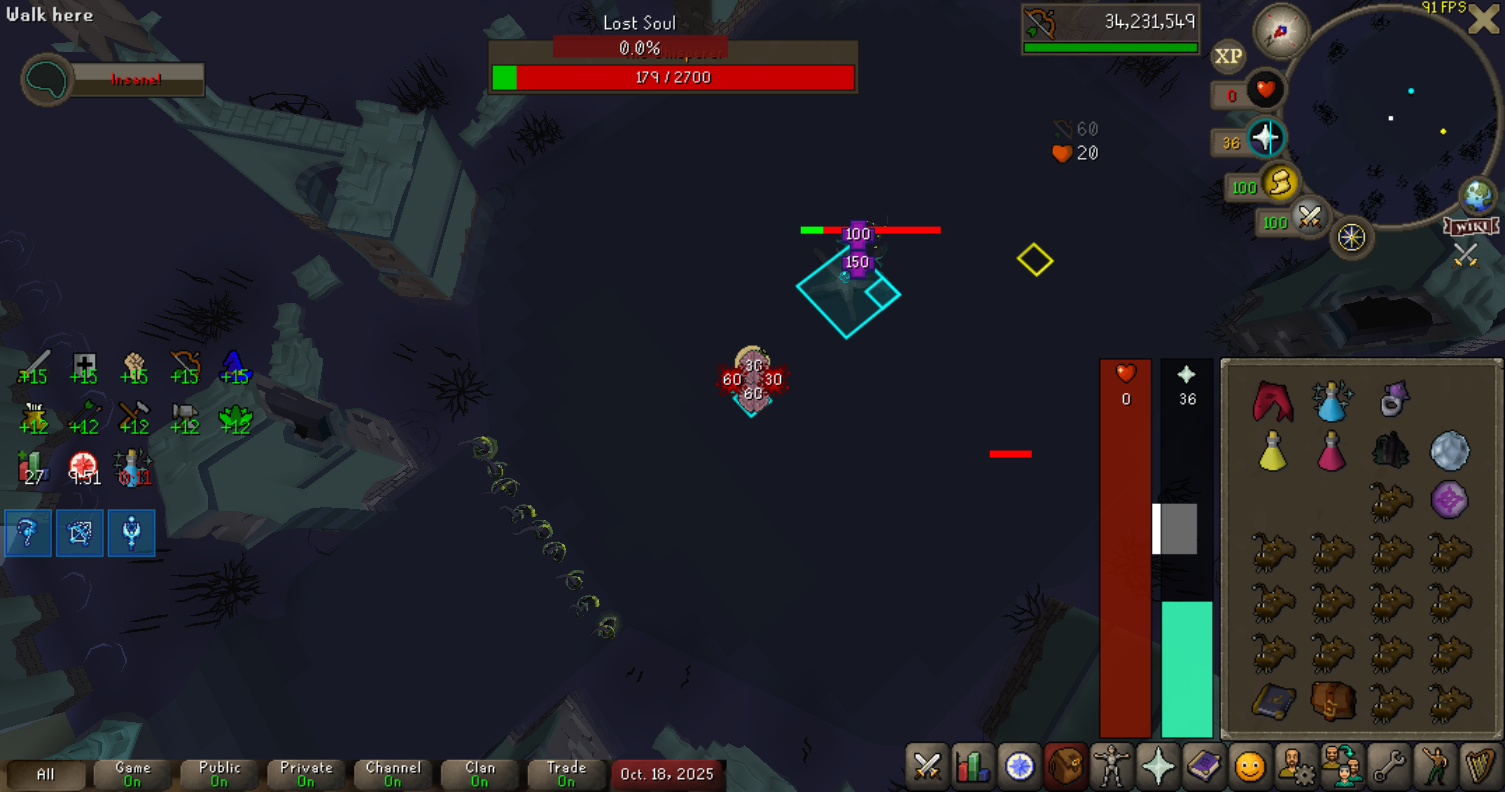Screen dimensions: 1505x792
Task: Show the Prayer tab
Action: coord(1157,767)
